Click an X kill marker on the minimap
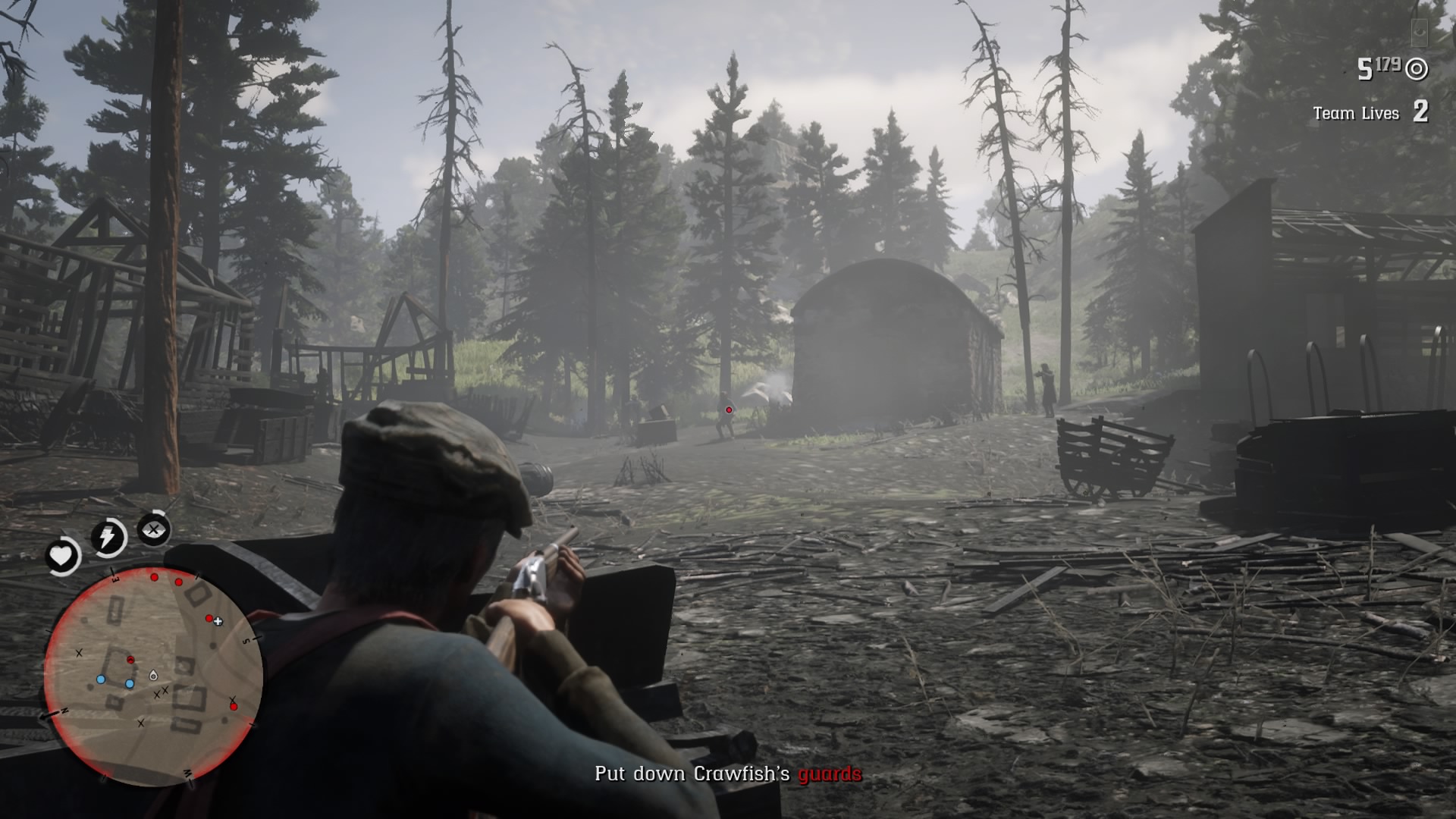1456x819 pixels. pyautogui.click(x=79, y=652)
